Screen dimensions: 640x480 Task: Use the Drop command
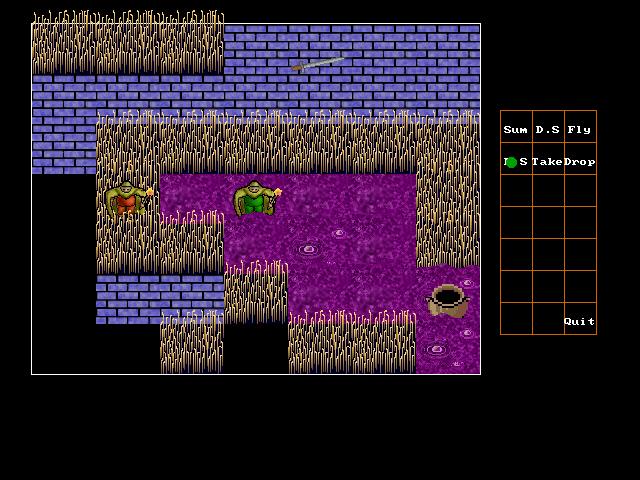pos(579,162)
